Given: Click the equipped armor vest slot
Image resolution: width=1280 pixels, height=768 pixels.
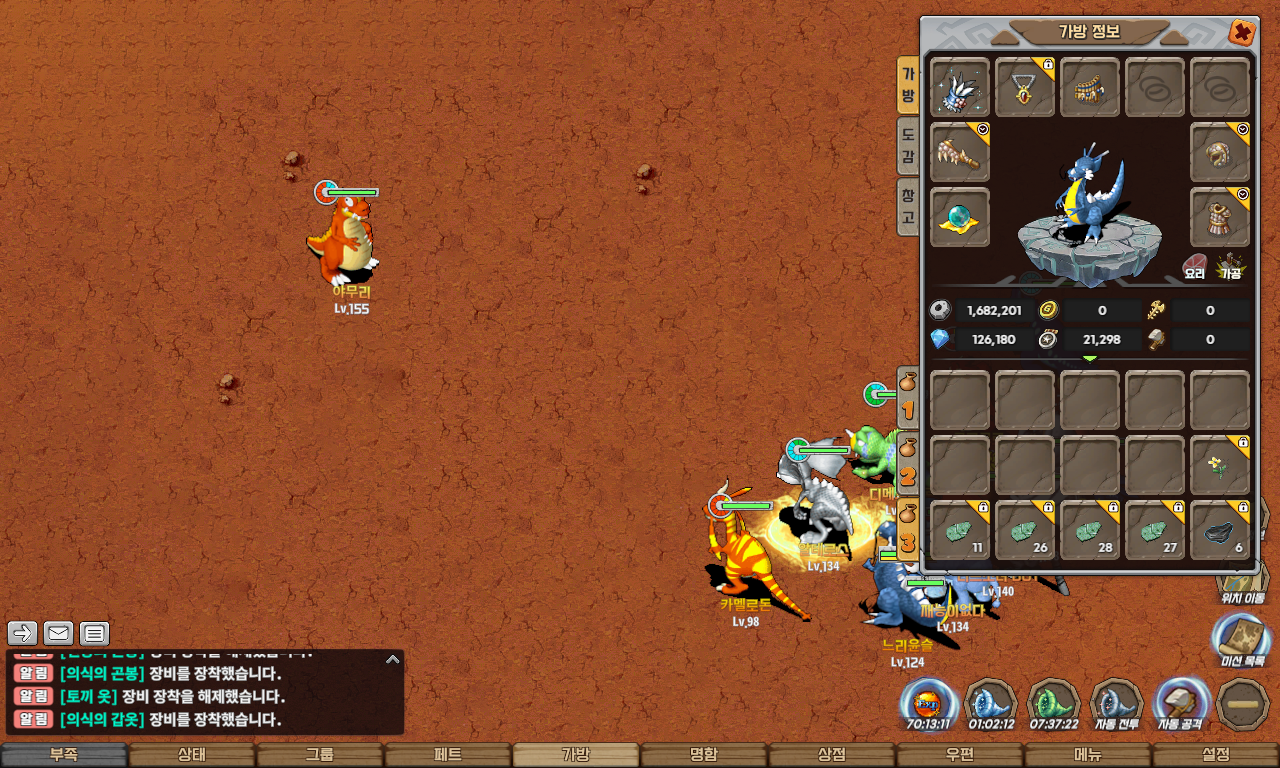Looking at the screenshot, I should coord(1220,217).
